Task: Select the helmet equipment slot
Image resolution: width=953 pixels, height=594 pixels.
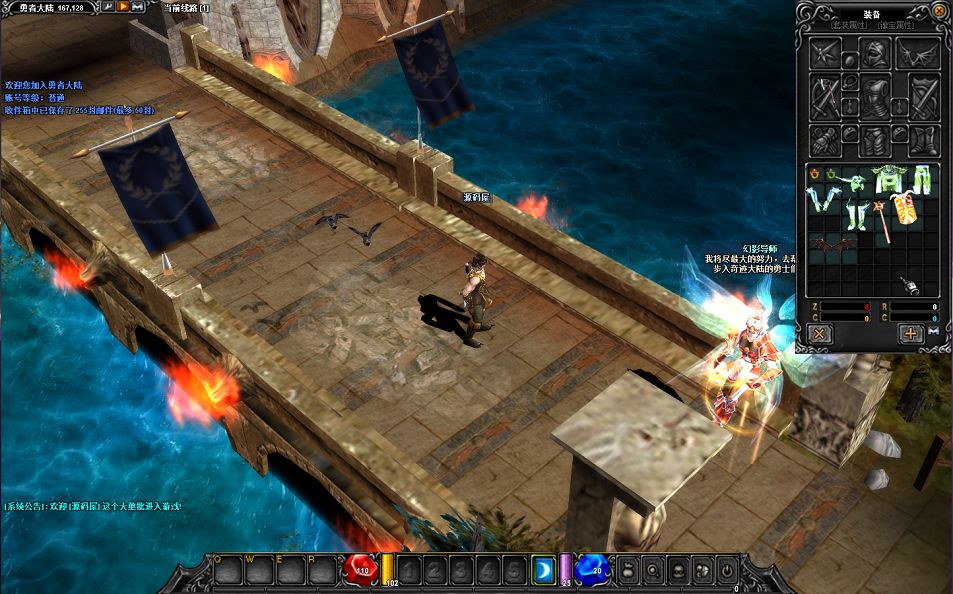Action: pyautogui.click(x=876, y=54)
